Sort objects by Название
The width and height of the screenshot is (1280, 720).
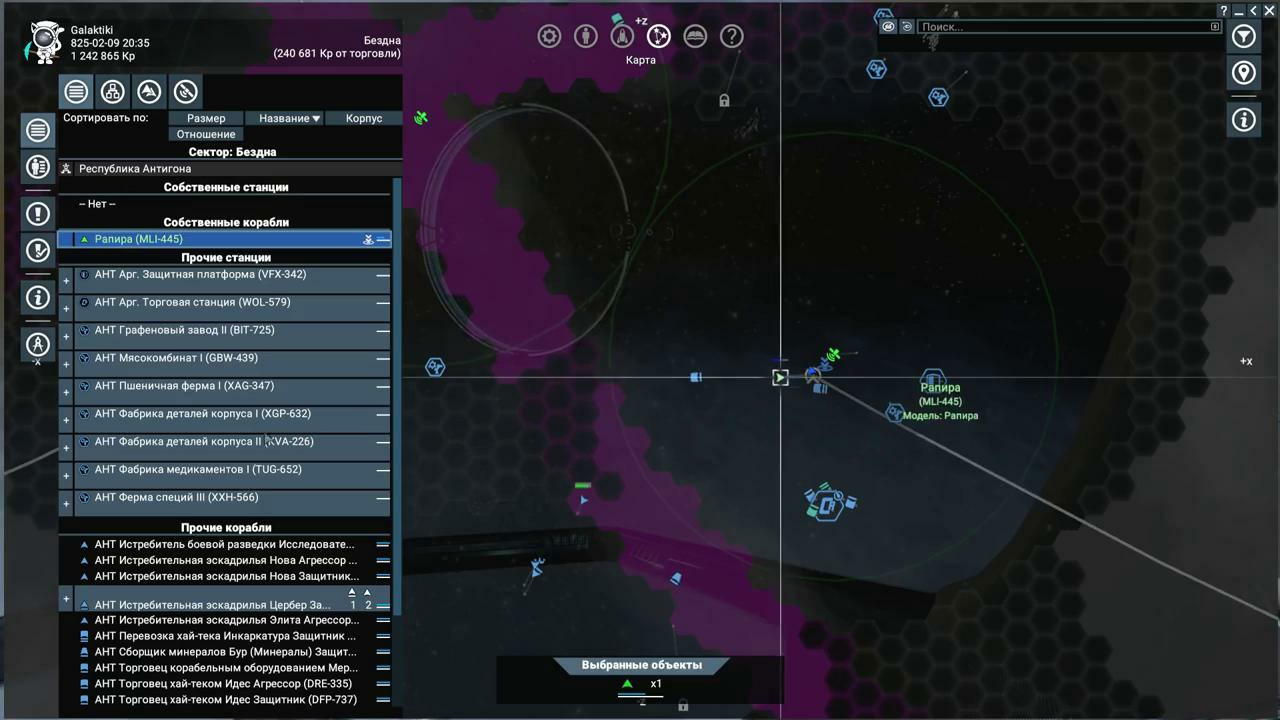pyautogui.click(x=289, y=118)
